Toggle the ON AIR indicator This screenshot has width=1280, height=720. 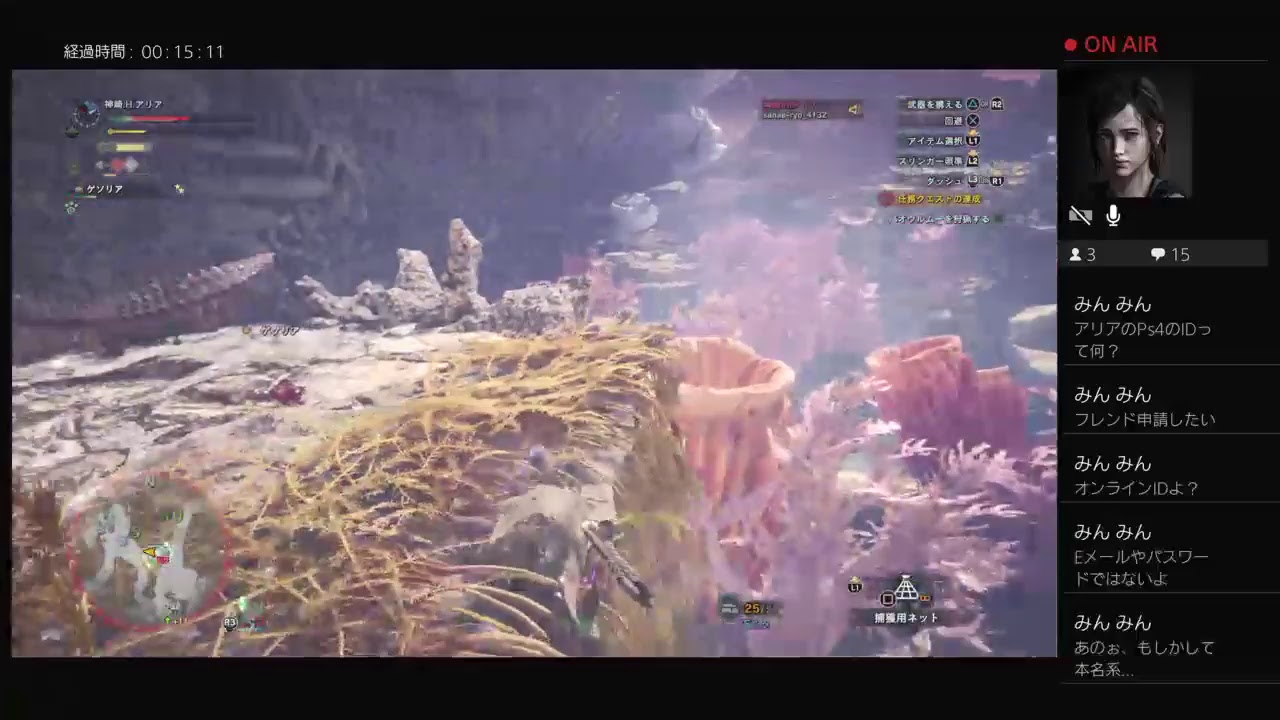[1110, 44]
